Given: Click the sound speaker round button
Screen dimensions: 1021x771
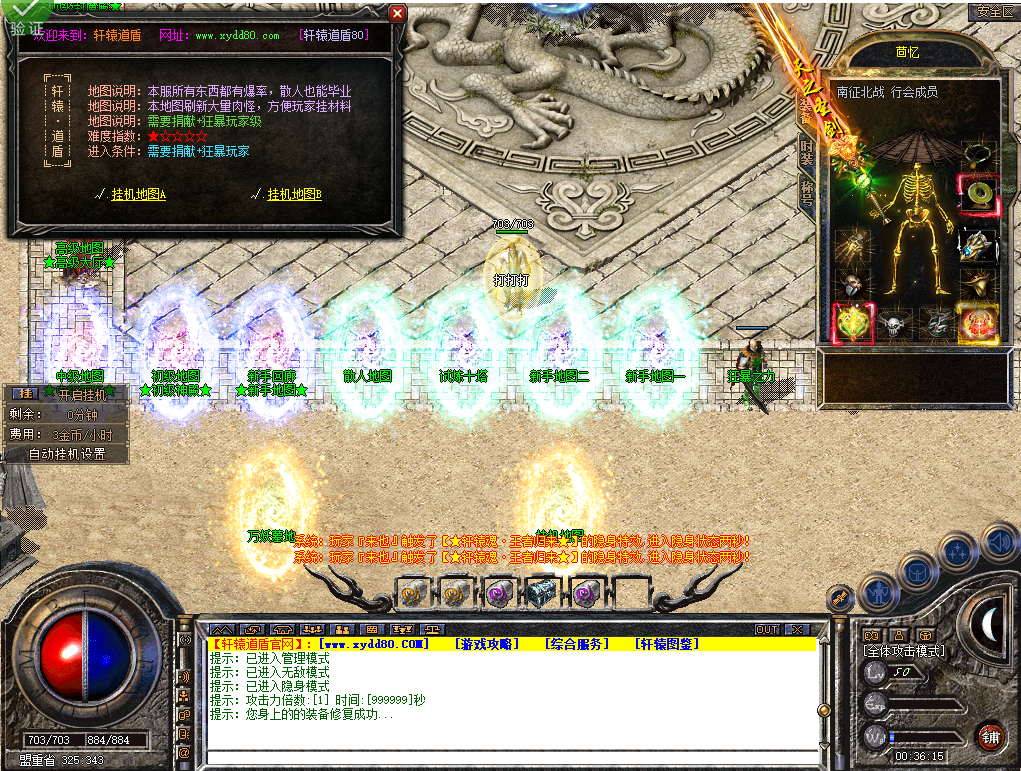Looking at the screenshot, I should (x=997, y=542).
